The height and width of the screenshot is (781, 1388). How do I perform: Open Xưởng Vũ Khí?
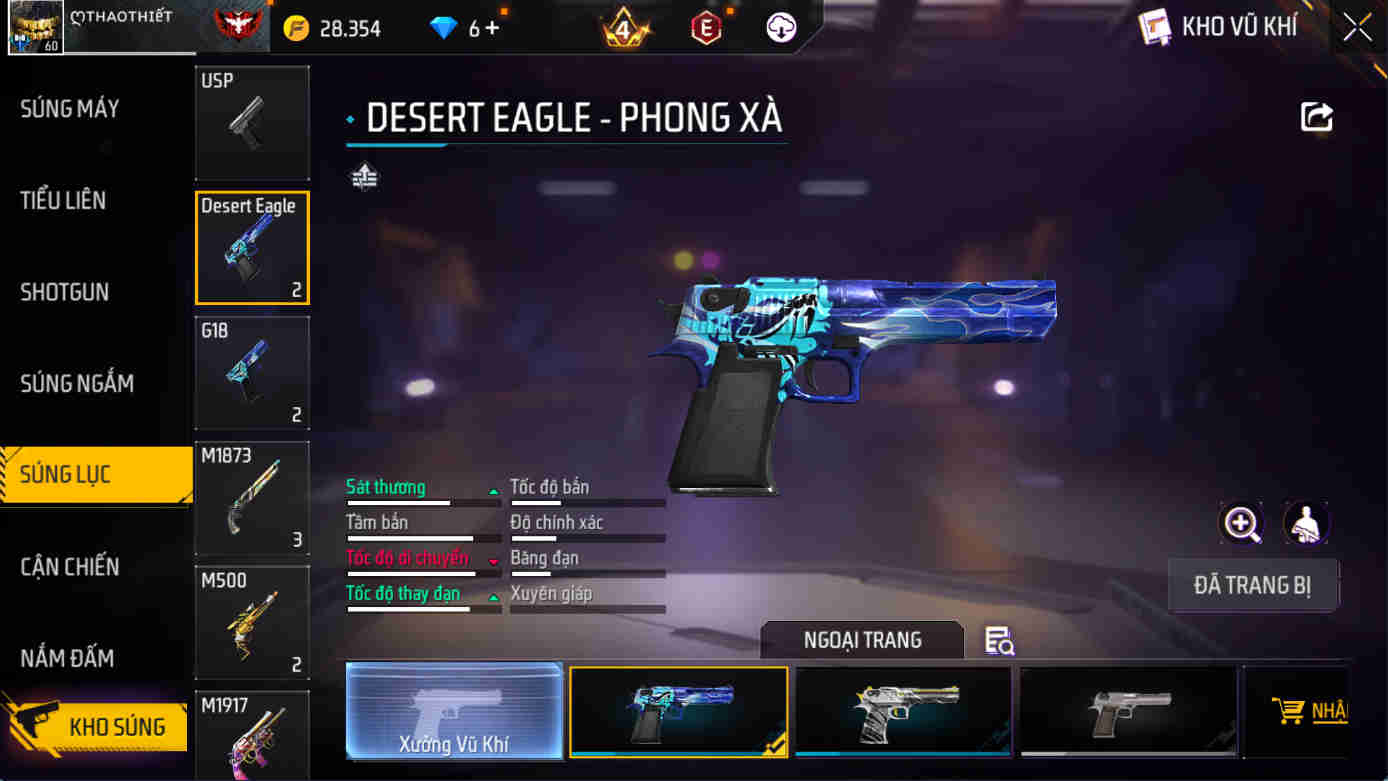click(453, 711)
